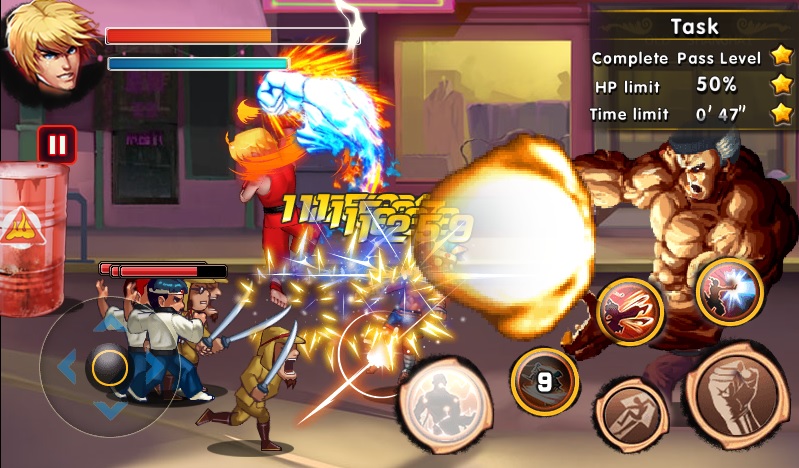
Task: Pause the game with the pause button
Action: pyautogui.click(x=57, y=144)
